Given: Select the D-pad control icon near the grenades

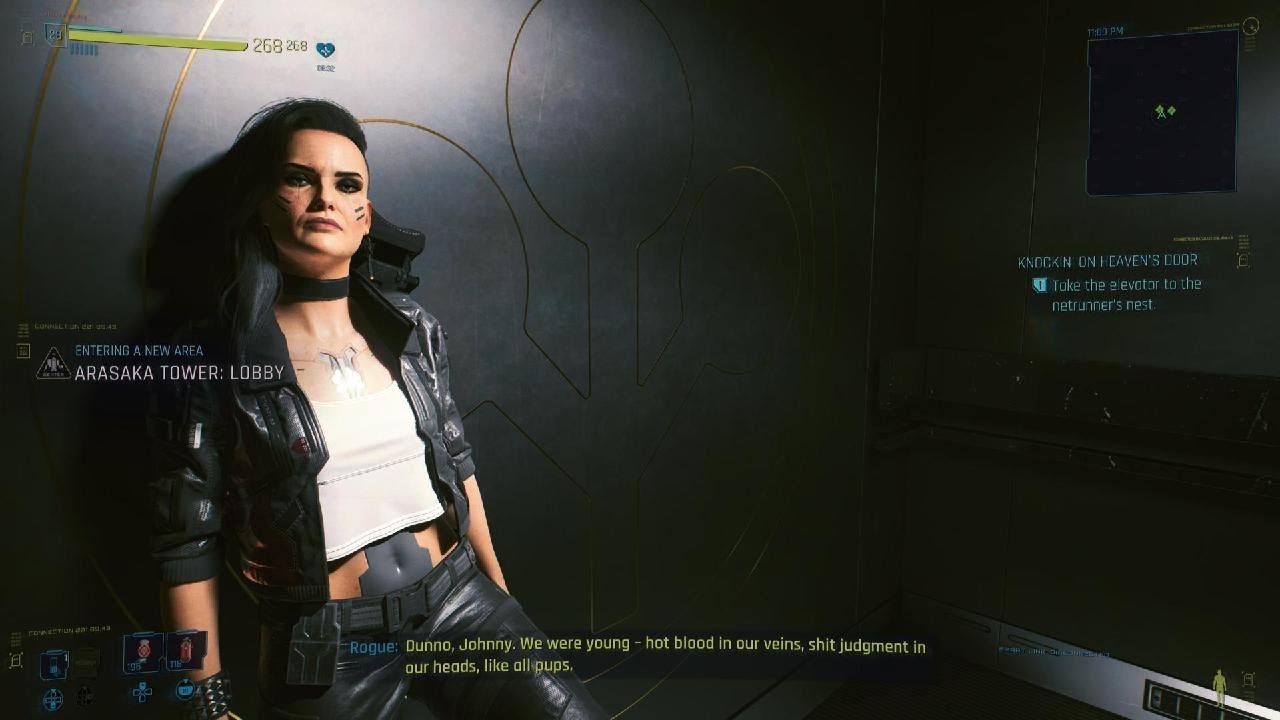Looking at the screenshot, I should tap(142, 693).
